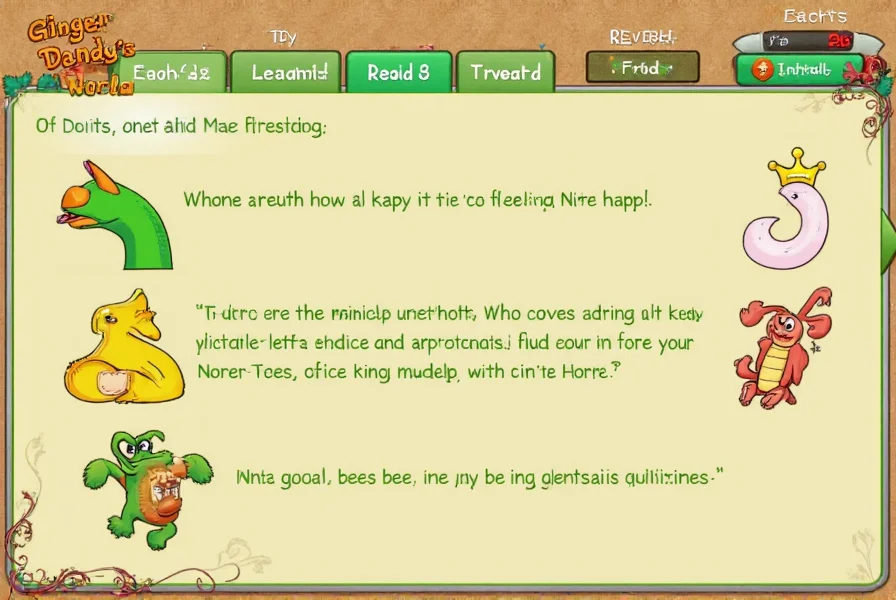
Task: Go to the next page with the right-edge arrow
Action: 887,231
